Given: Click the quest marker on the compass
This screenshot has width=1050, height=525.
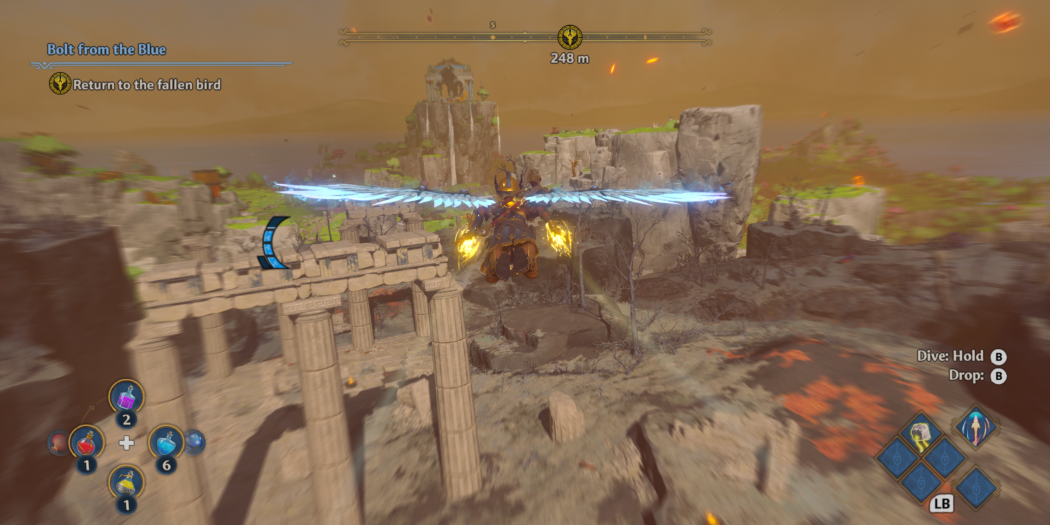Looking at the screenshot, I should (x=570, y=37).
